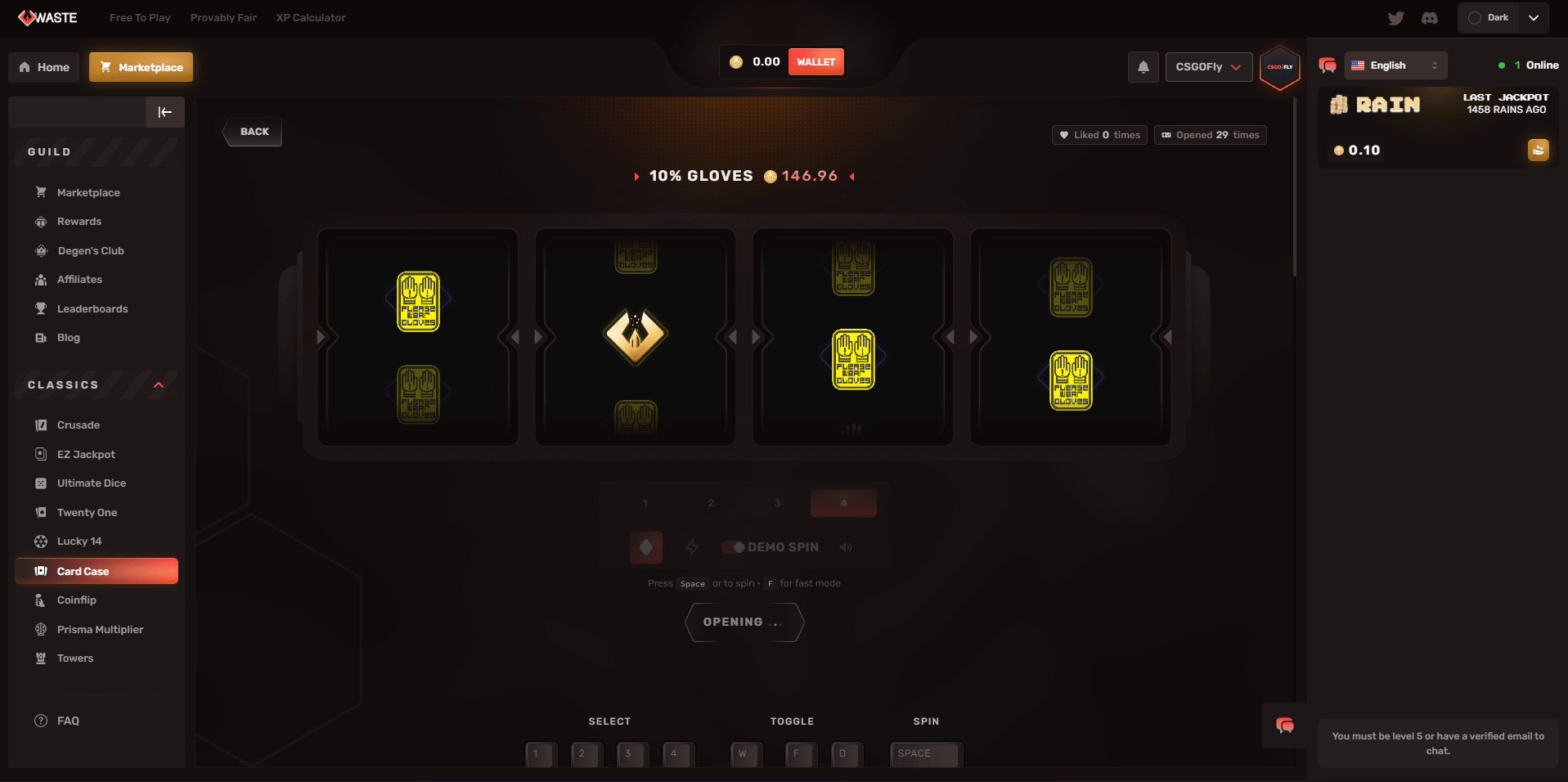The image size is (1568, 782).
Task: Go to the Home page
Action: 44,67
